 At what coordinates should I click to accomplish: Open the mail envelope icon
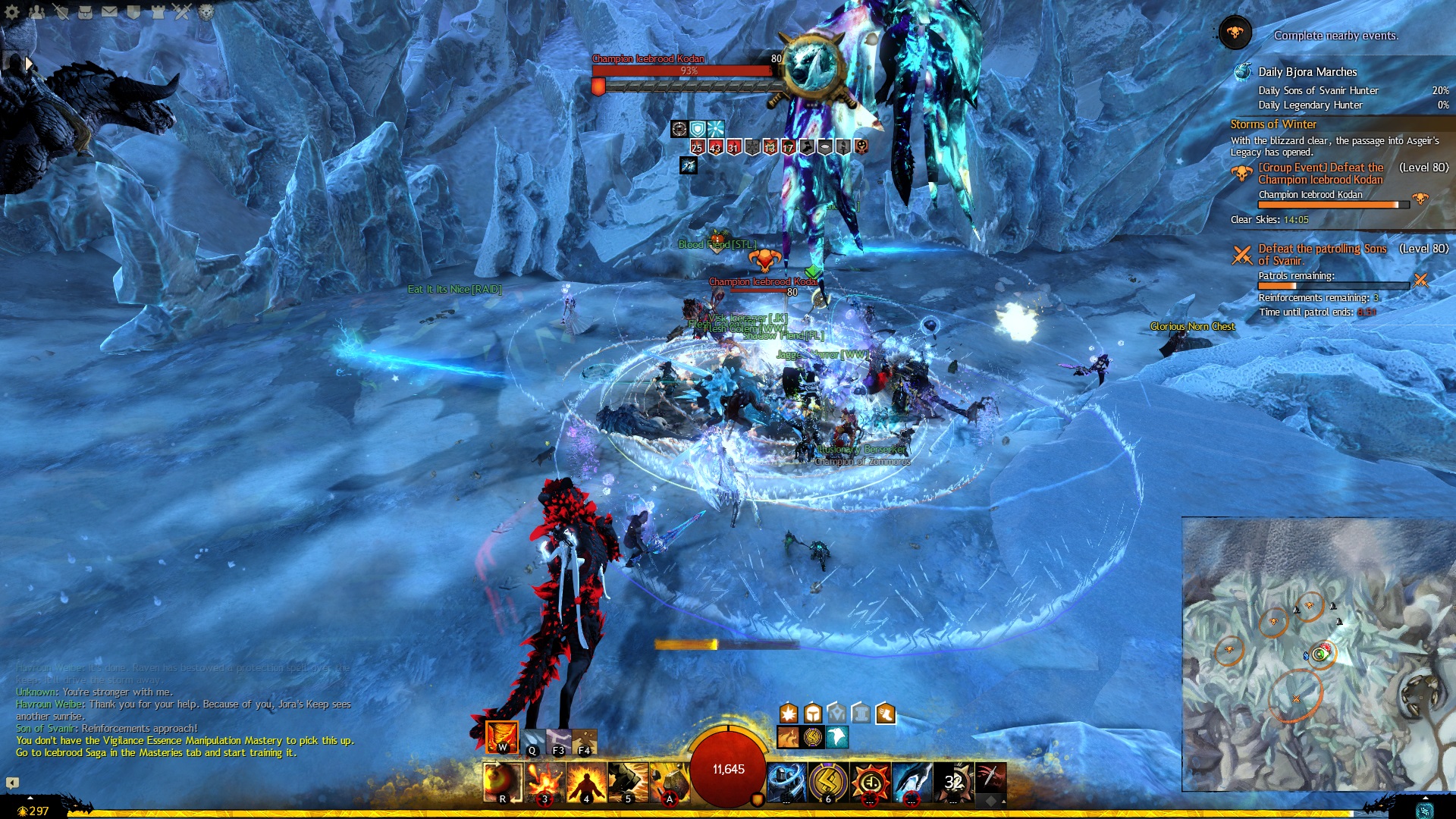(109, 11)
